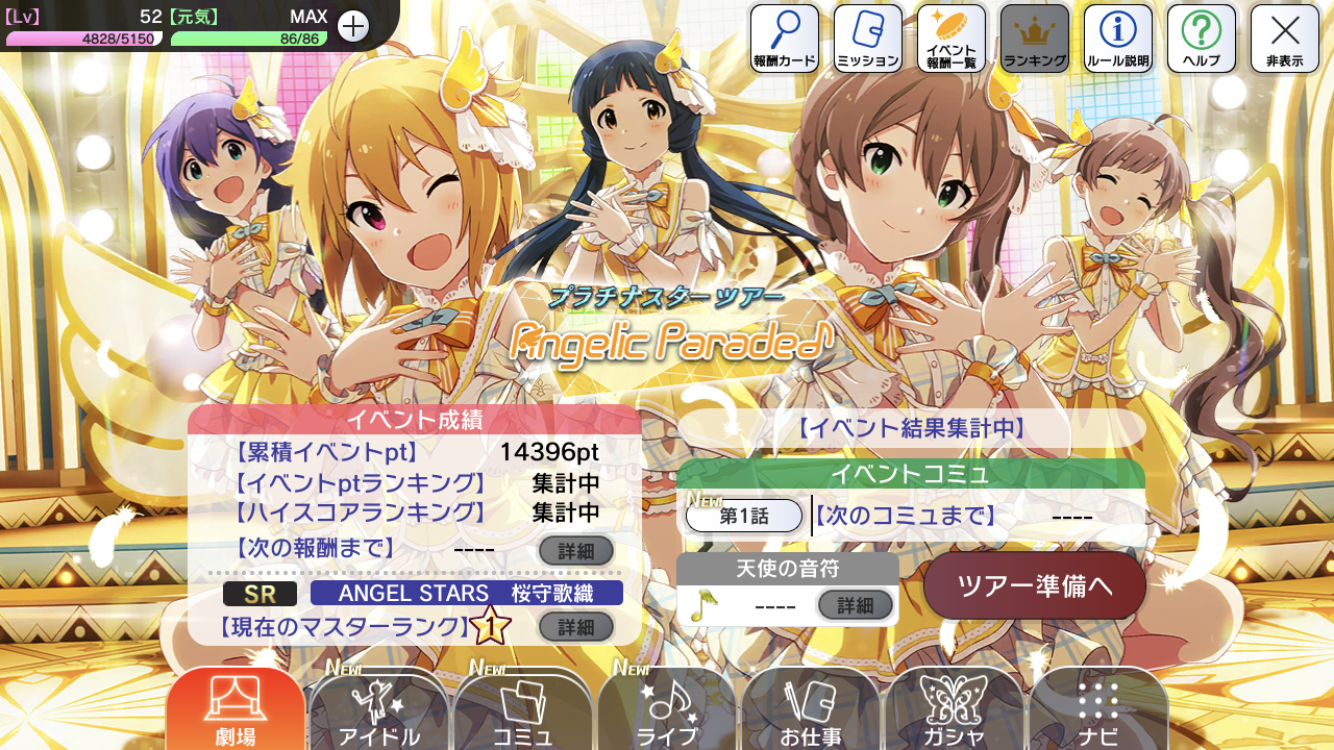1334x750 pixels.
Task: Switch to the ライブ tab
Action: point(666,710)
